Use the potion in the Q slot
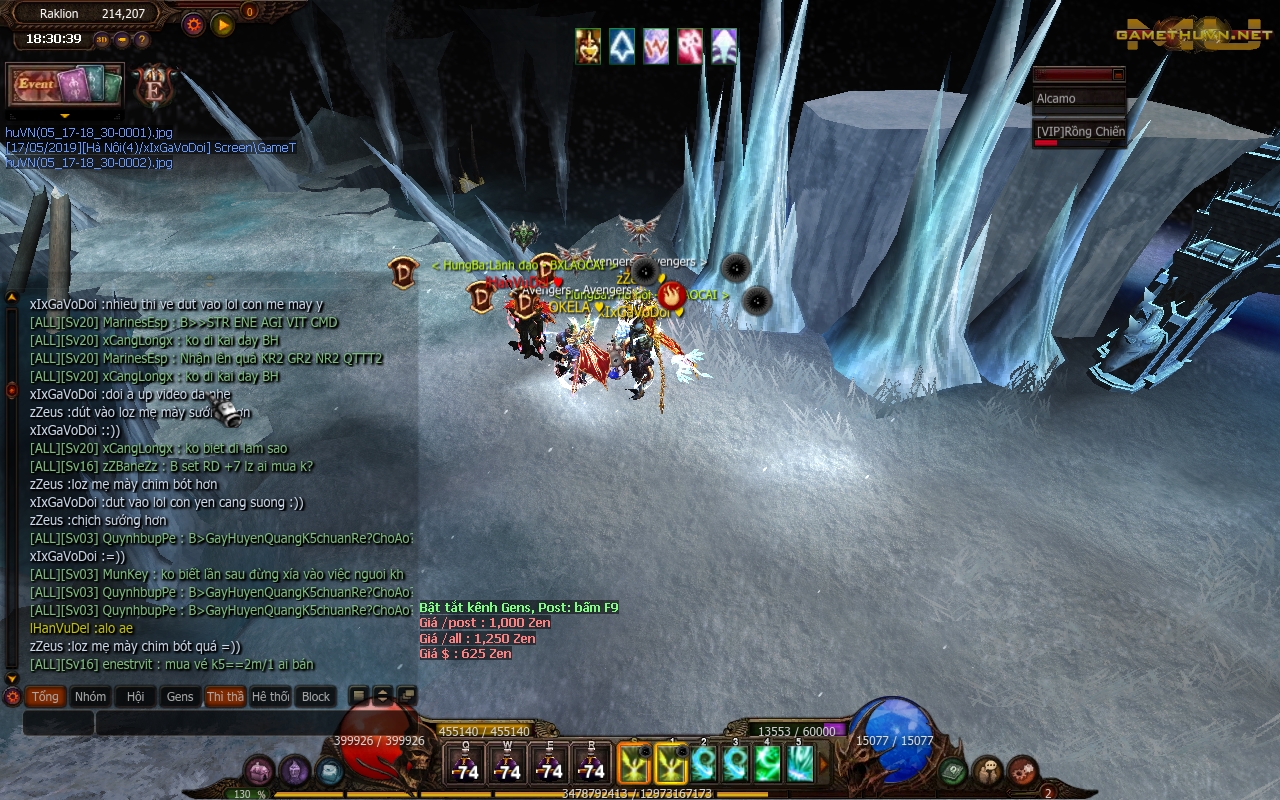Viewport: 1280px width, 800px height. pyautogui.click(x=465, y=766)
